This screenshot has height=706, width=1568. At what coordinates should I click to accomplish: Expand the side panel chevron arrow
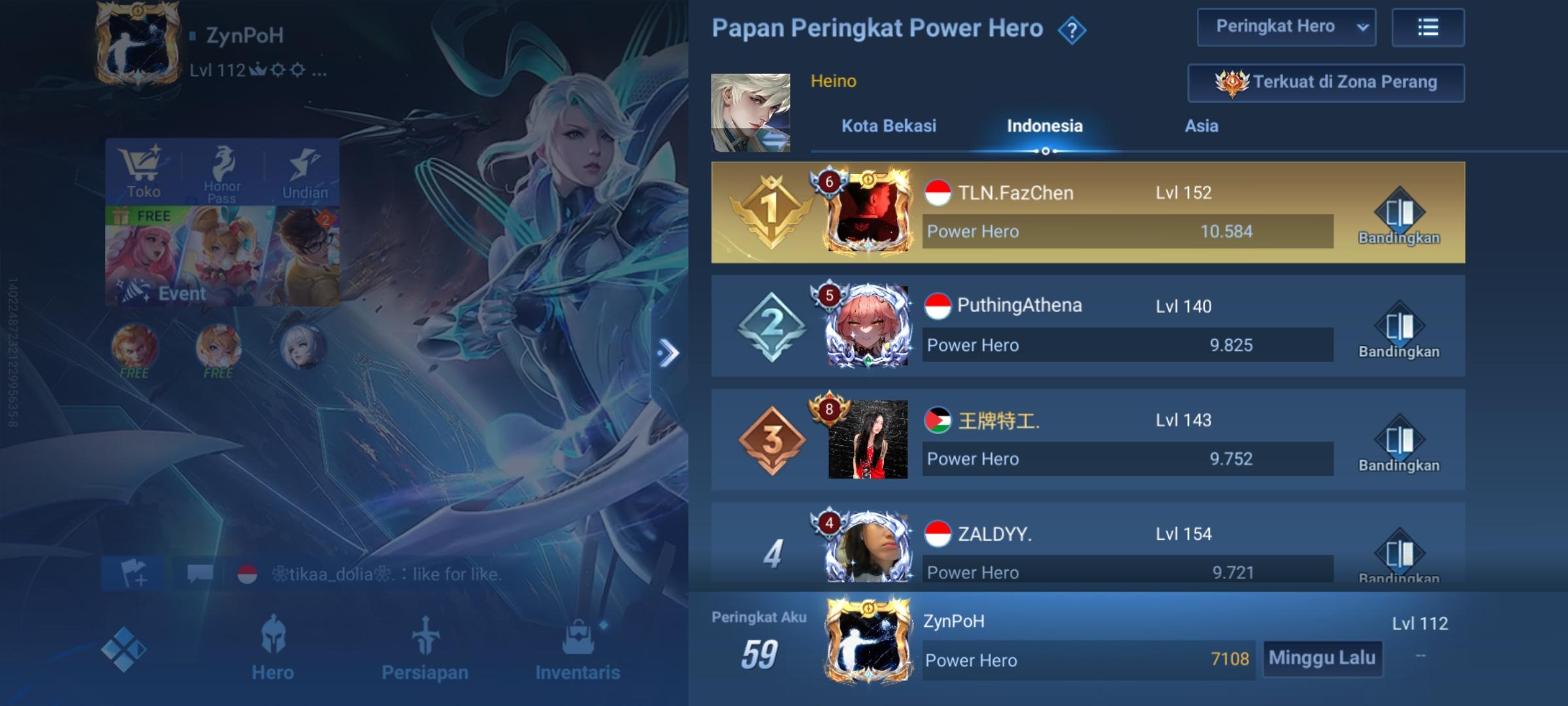pos(668,352)
